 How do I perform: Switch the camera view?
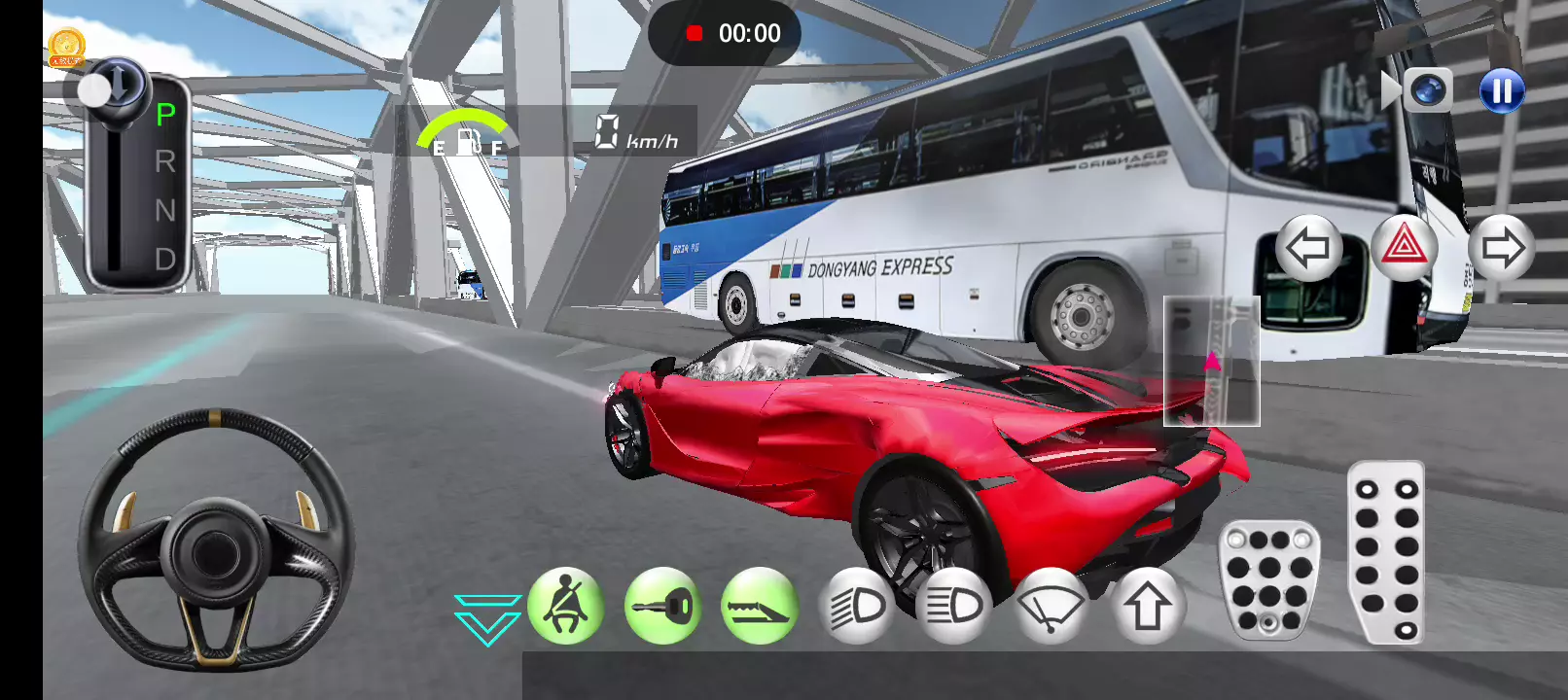coord(1427,91)
